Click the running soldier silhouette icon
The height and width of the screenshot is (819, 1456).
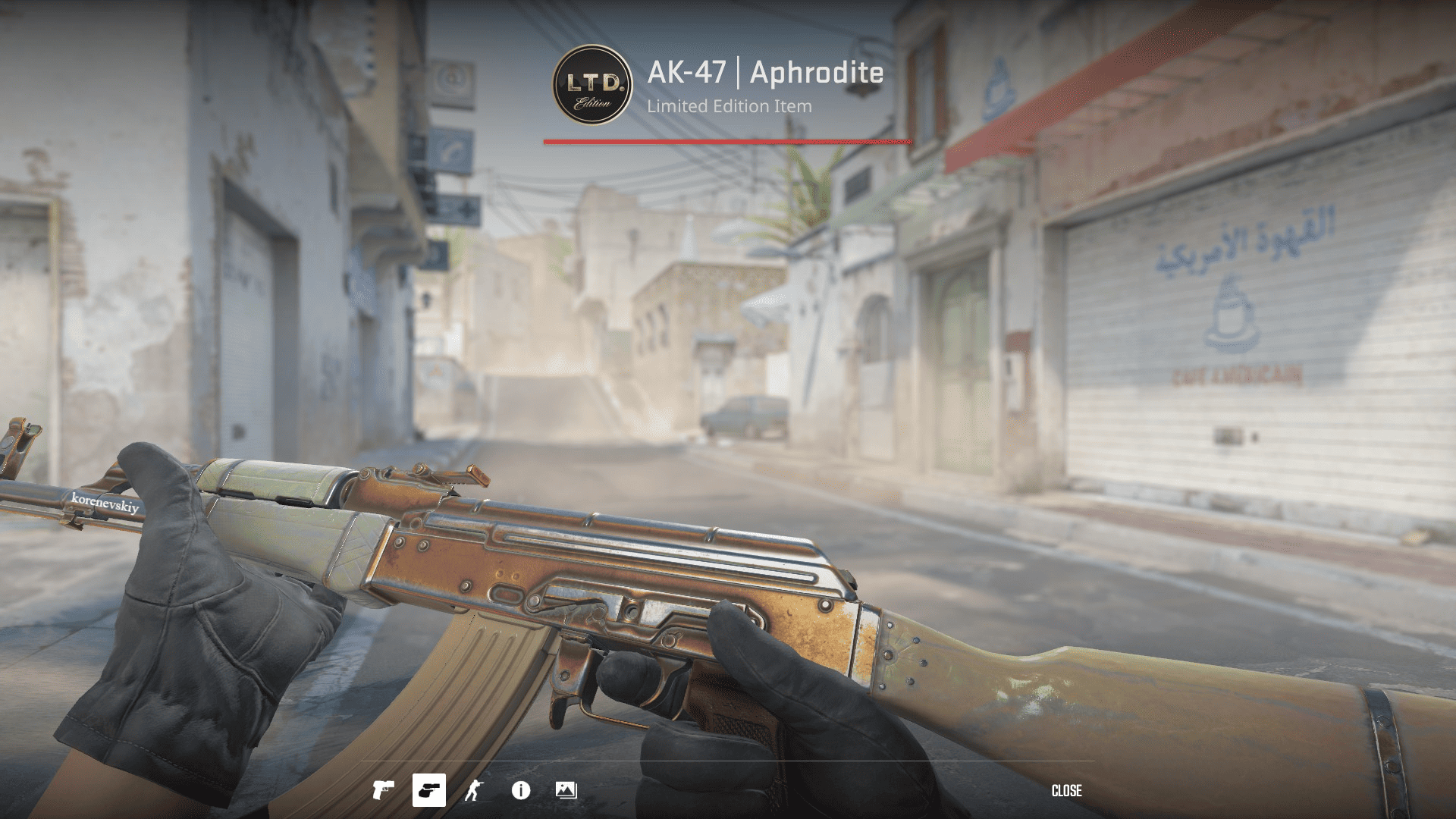pos(476,790)
